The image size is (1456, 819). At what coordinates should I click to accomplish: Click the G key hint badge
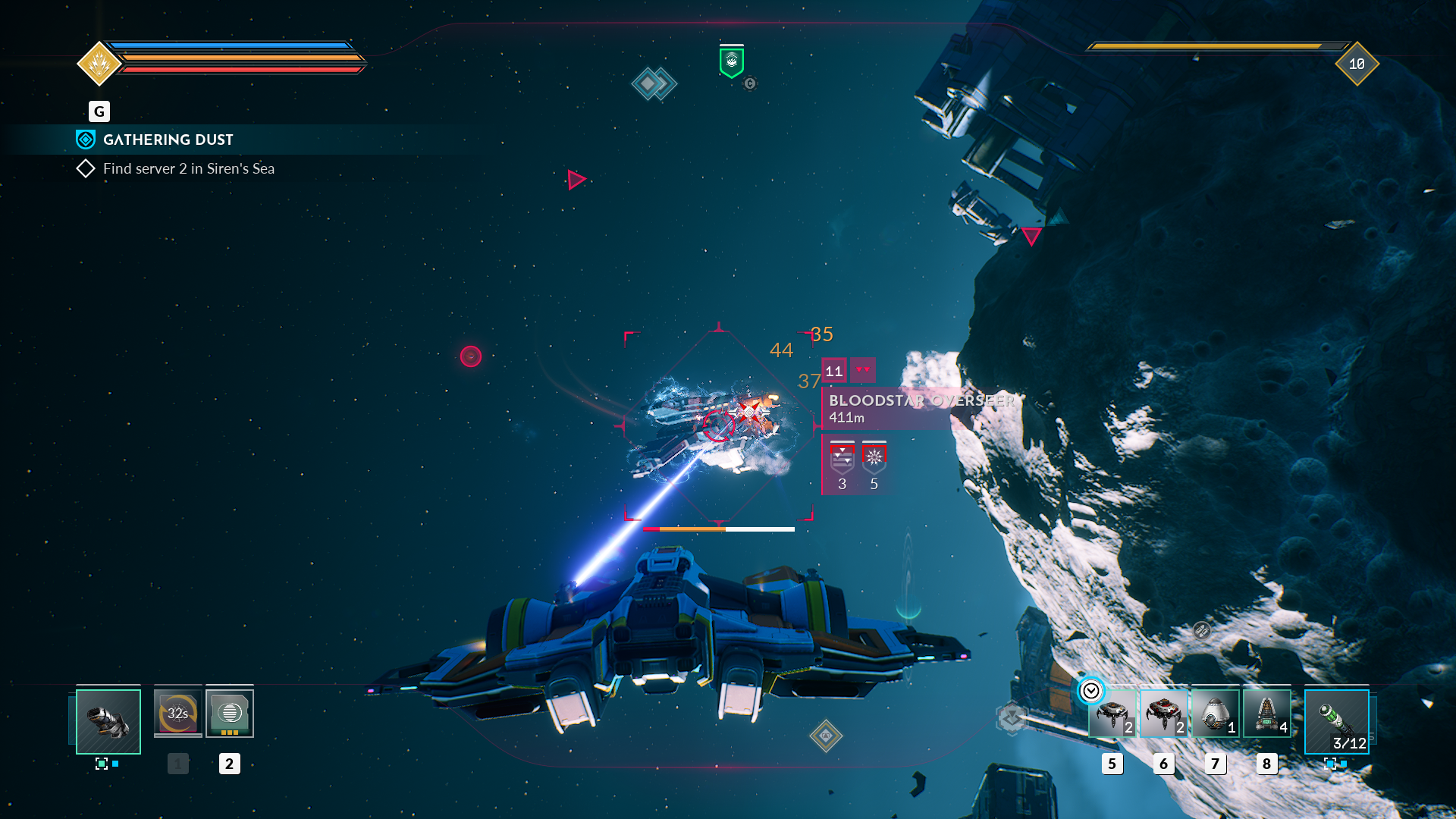[99, 111]
